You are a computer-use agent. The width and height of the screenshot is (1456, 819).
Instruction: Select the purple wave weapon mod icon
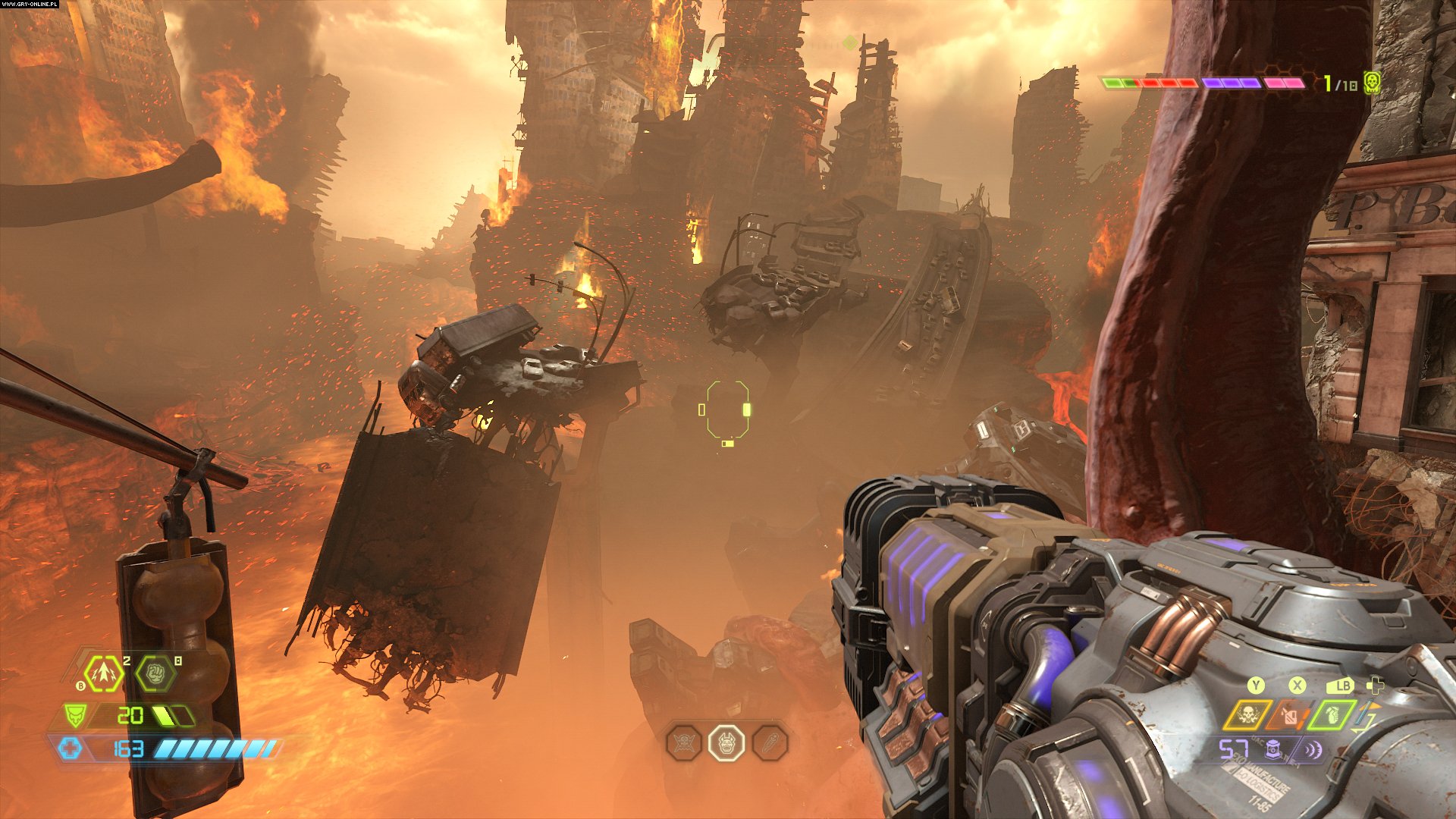(1312, 749)
